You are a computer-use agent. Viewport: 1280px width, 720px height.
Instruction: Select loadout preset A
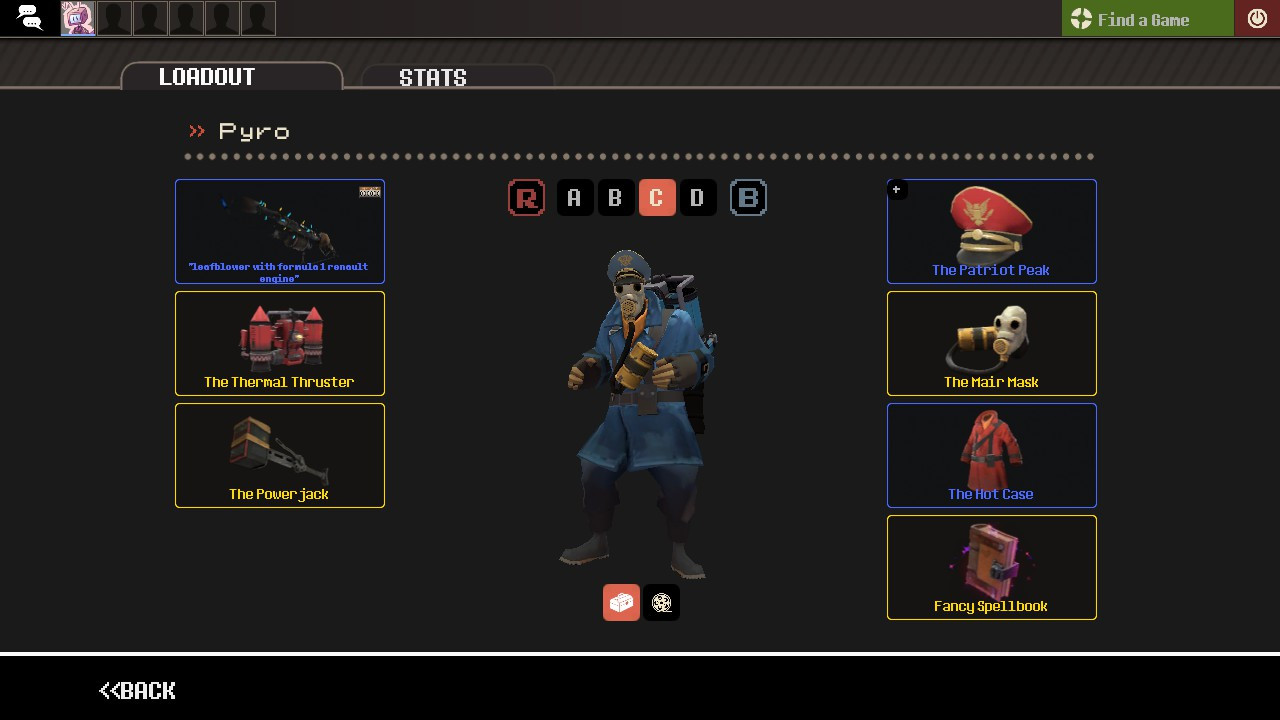tap(575, 197)
